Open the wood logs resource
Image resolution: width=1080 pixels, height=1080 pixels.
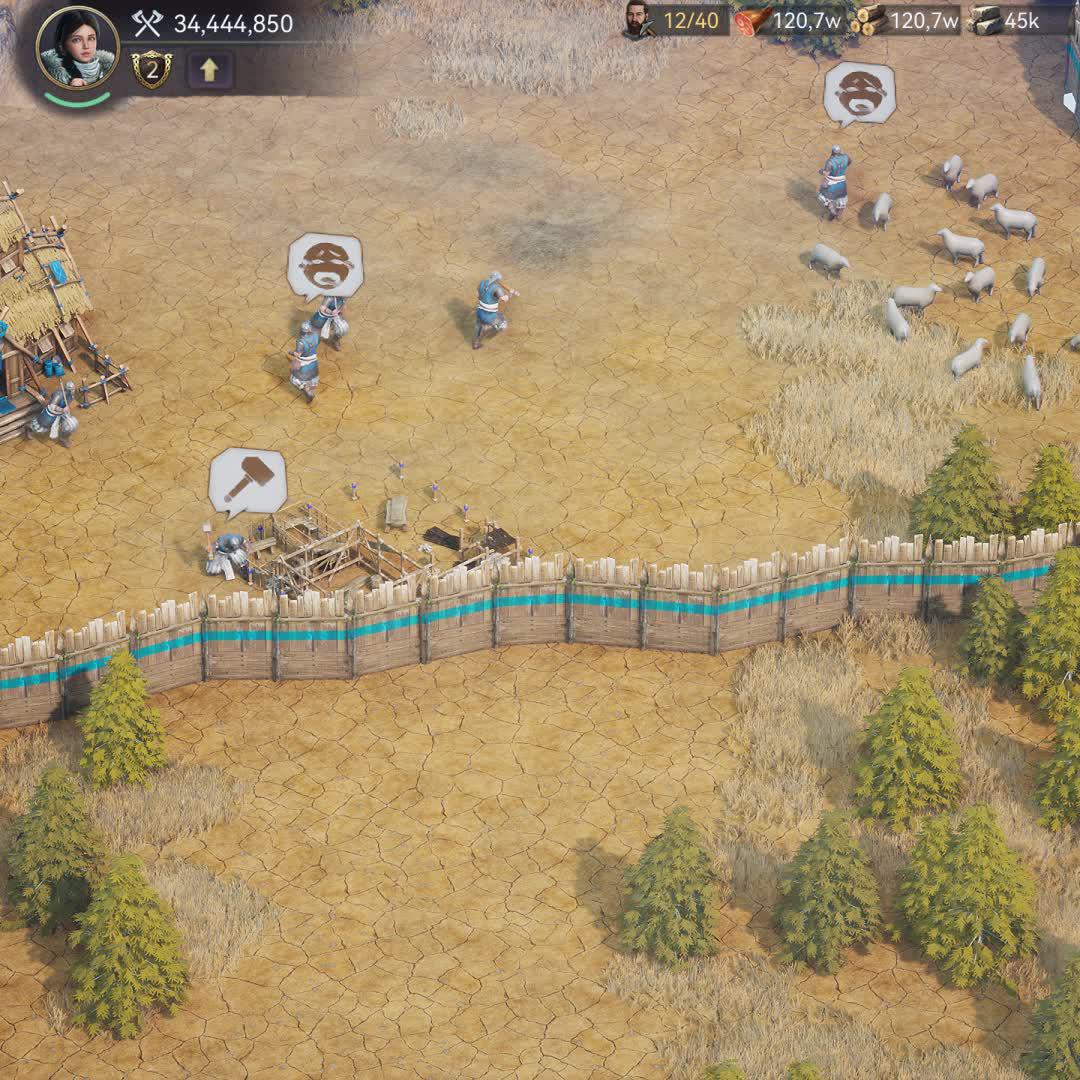908,20
